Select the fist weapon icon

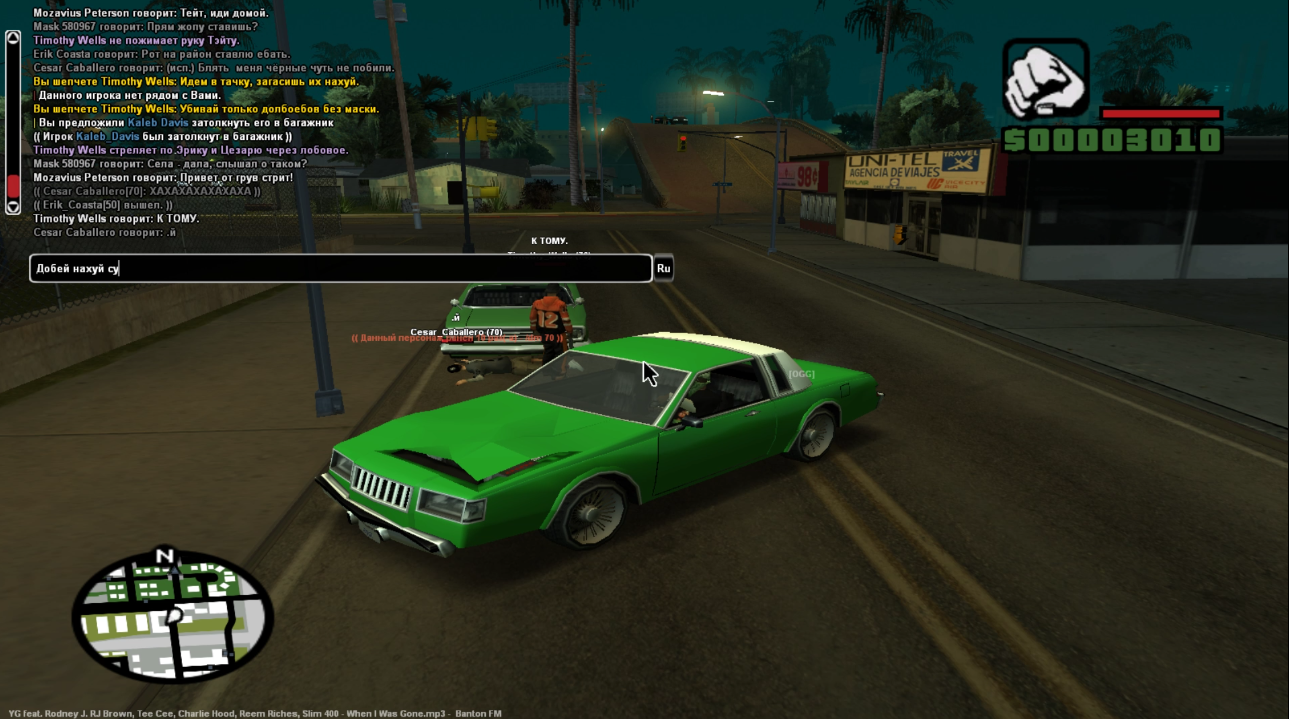point(1045,81)
